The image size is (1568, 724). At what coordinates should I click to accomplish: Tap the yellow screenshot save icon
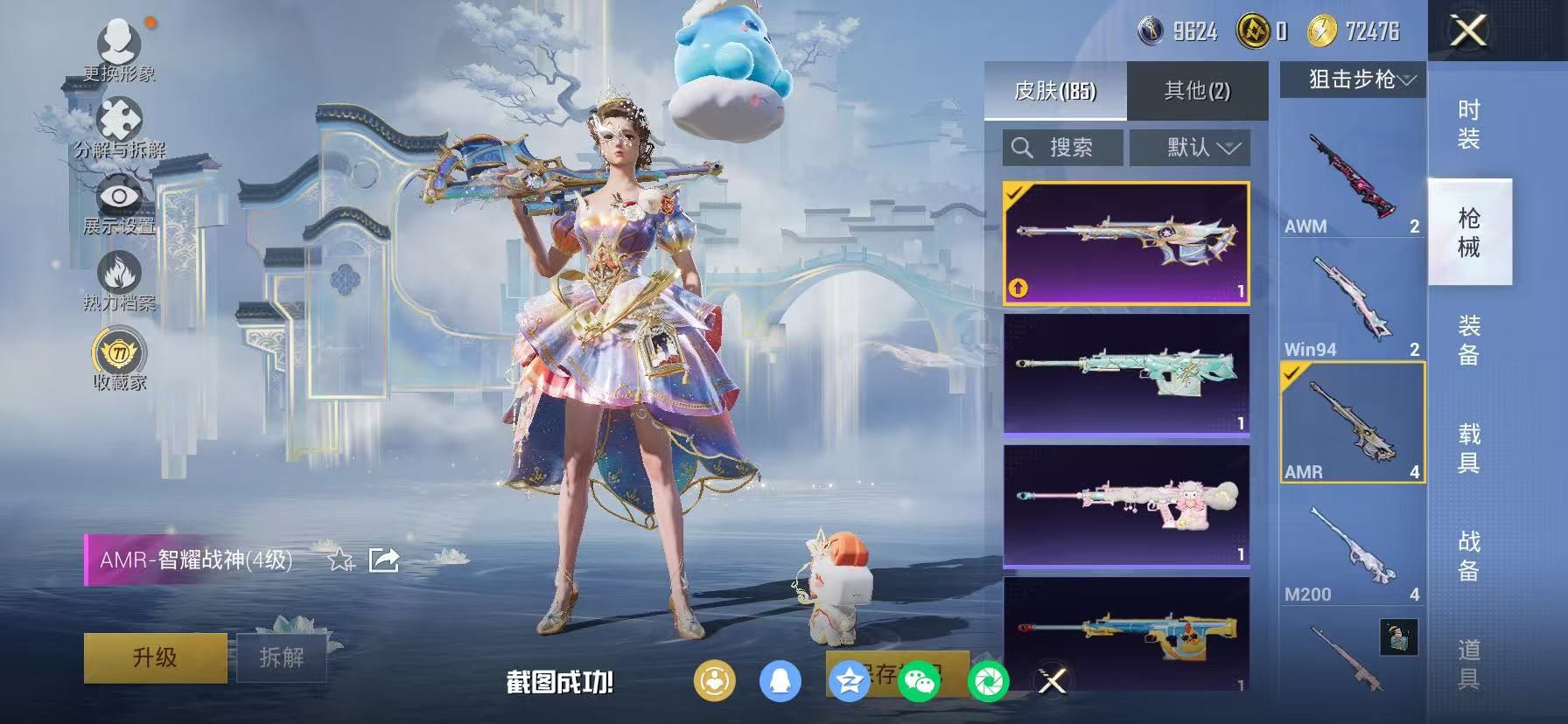click(716, 679)
